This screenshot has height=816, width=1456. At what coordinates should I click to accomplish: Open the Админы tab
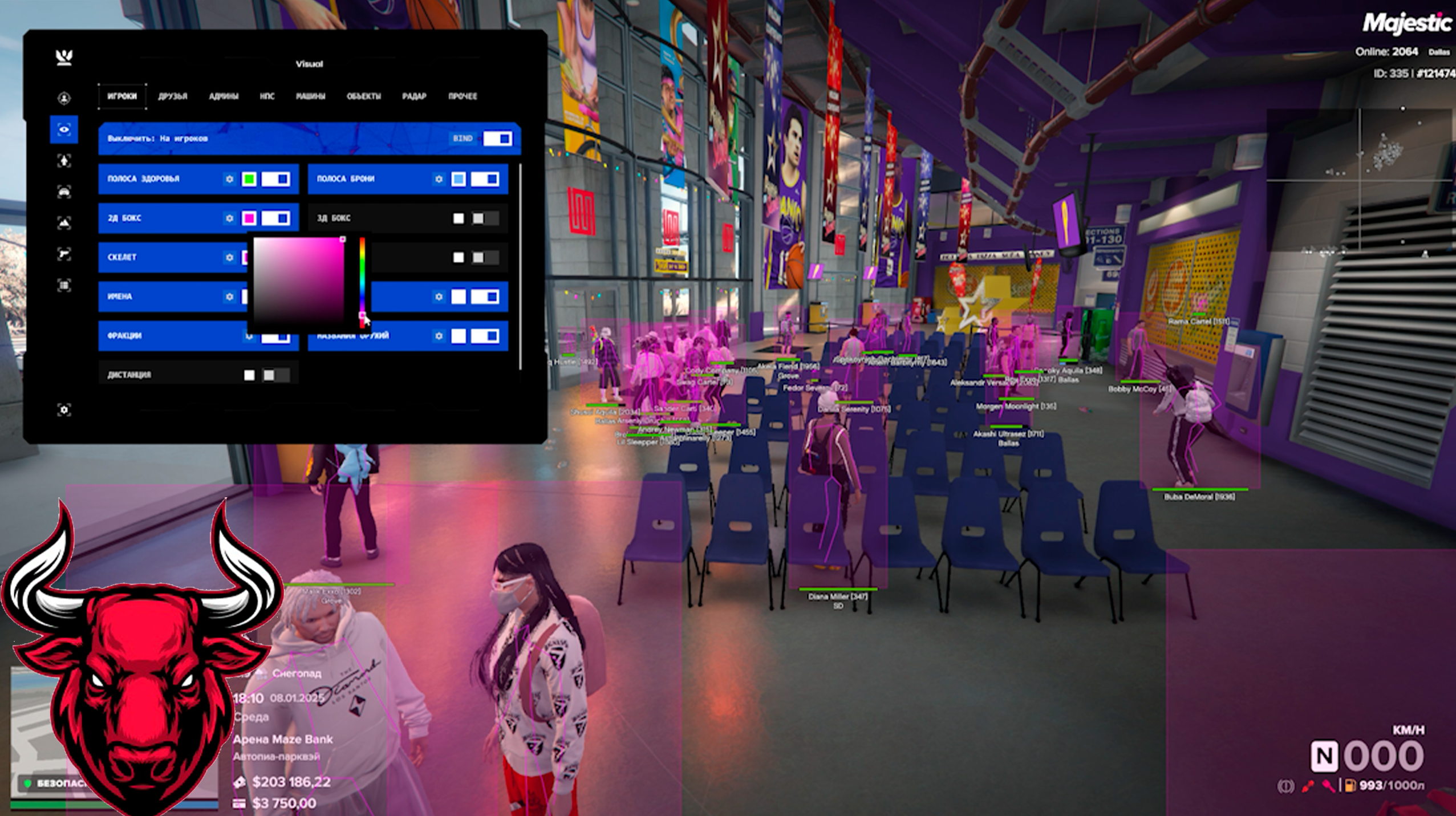coord(223,96)
